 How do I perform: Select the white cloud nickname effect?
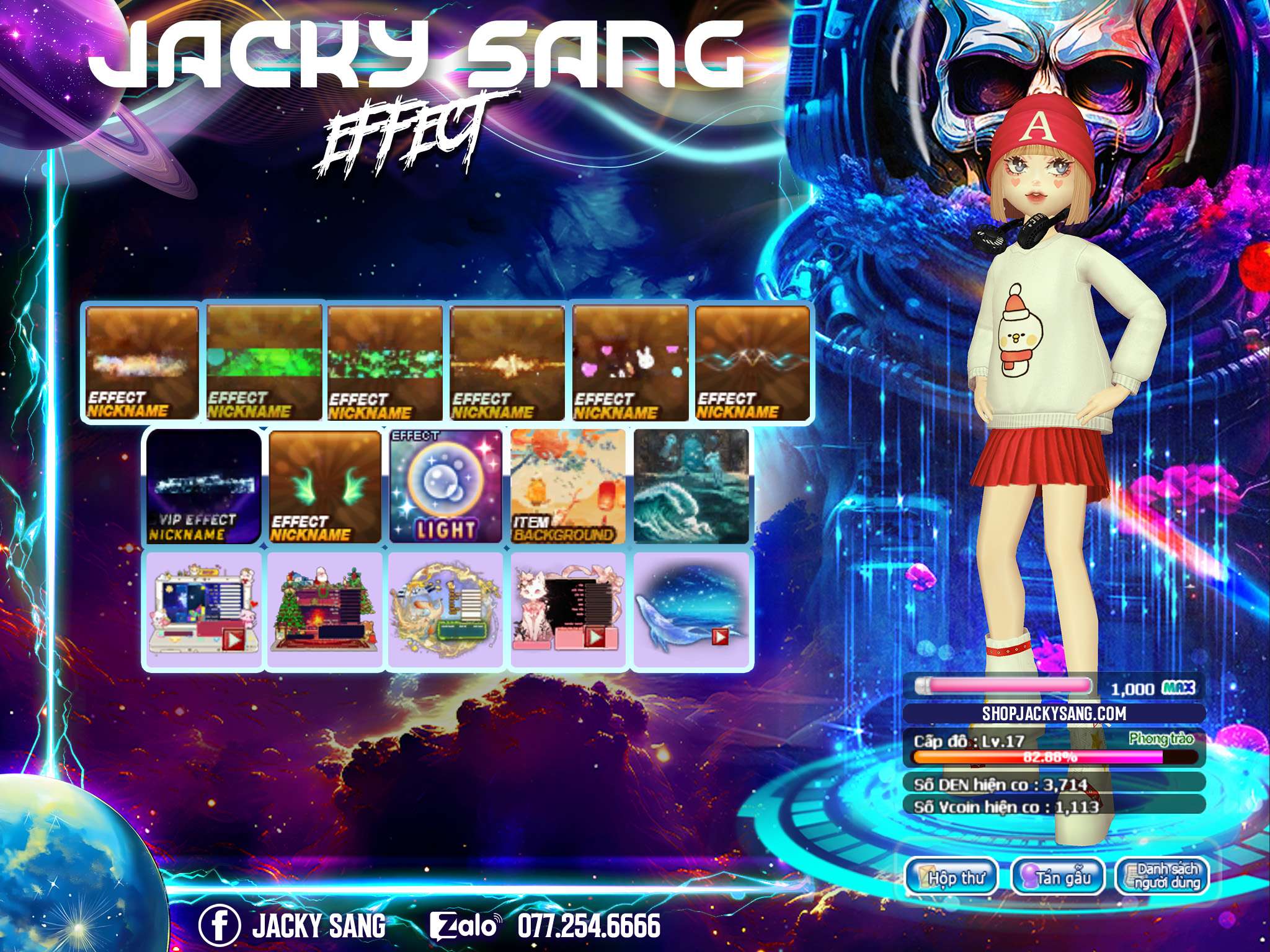point(143,363)
